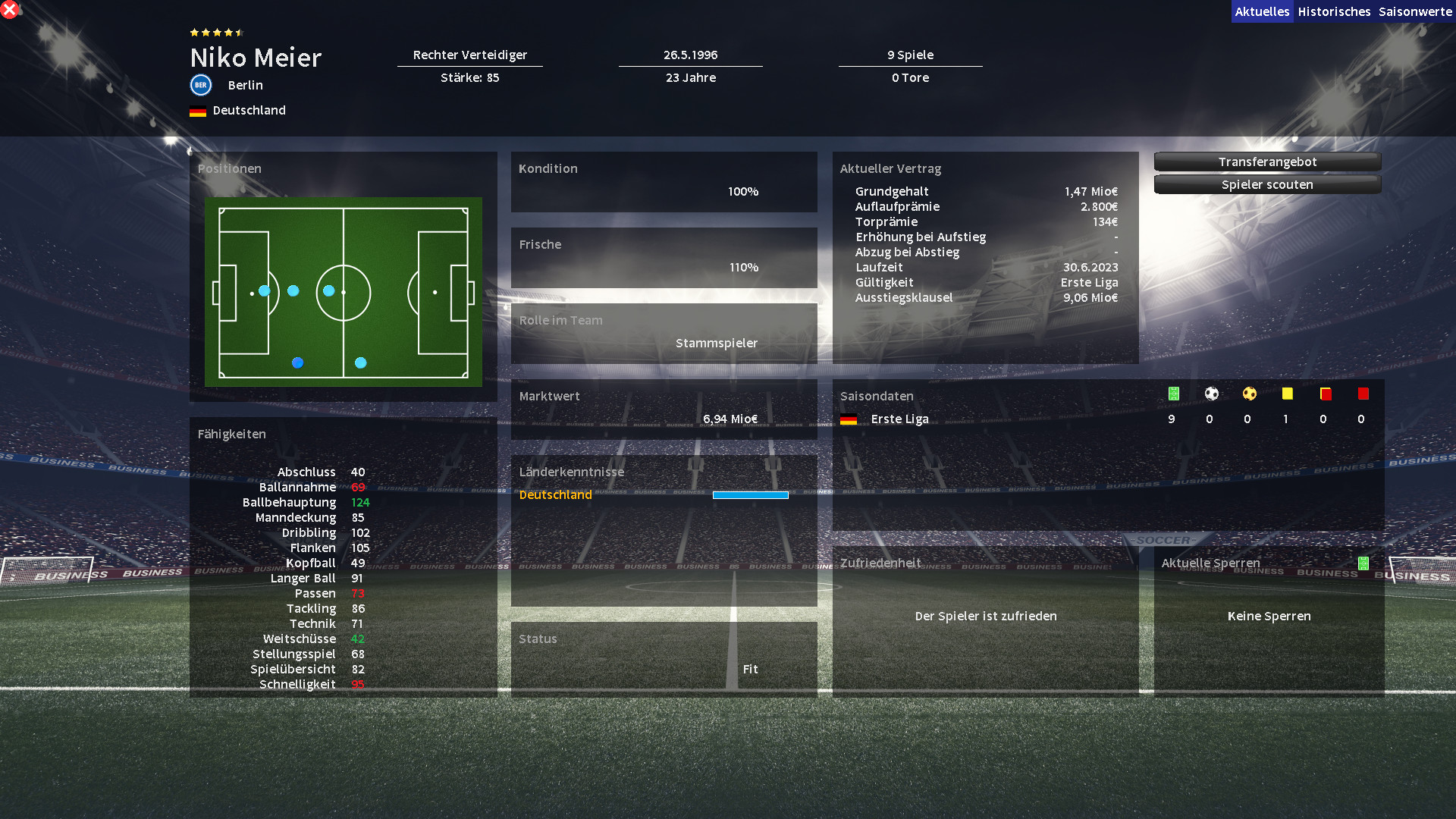
Task: Click the player name Niko Meier
Action: click(256, 58)
